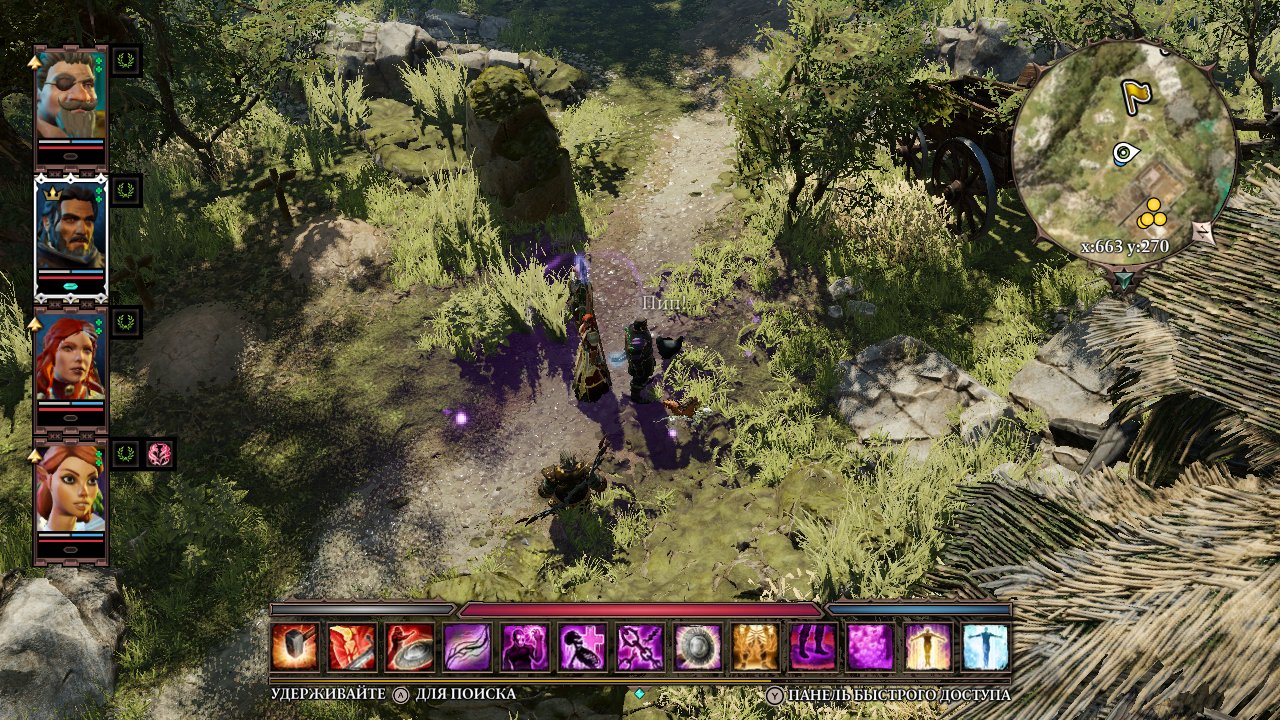Activate the red whirlwind spin skill

tap(410, 647)
